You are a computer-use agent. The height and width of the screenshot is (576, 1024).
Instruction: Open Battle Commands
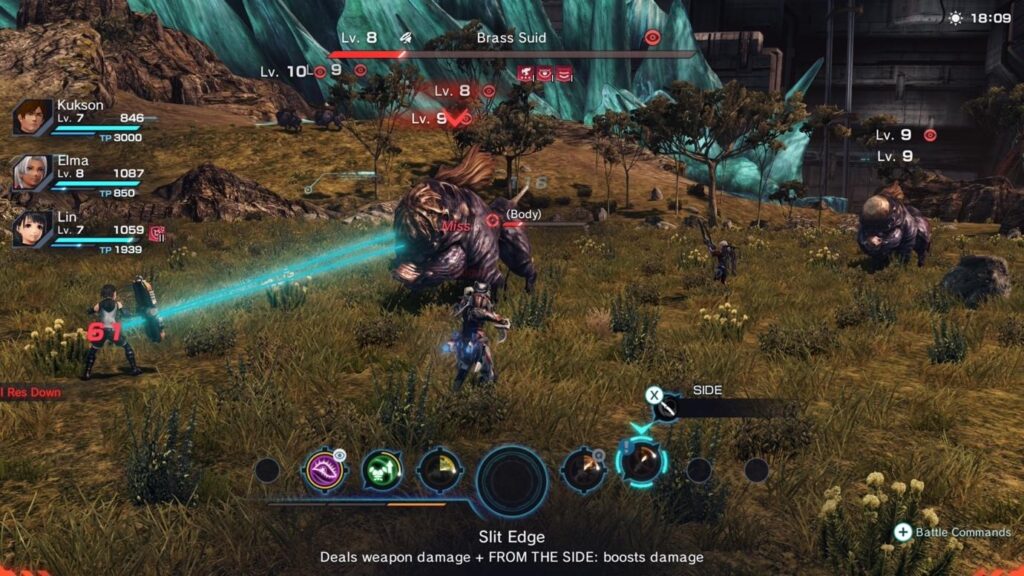954,532
